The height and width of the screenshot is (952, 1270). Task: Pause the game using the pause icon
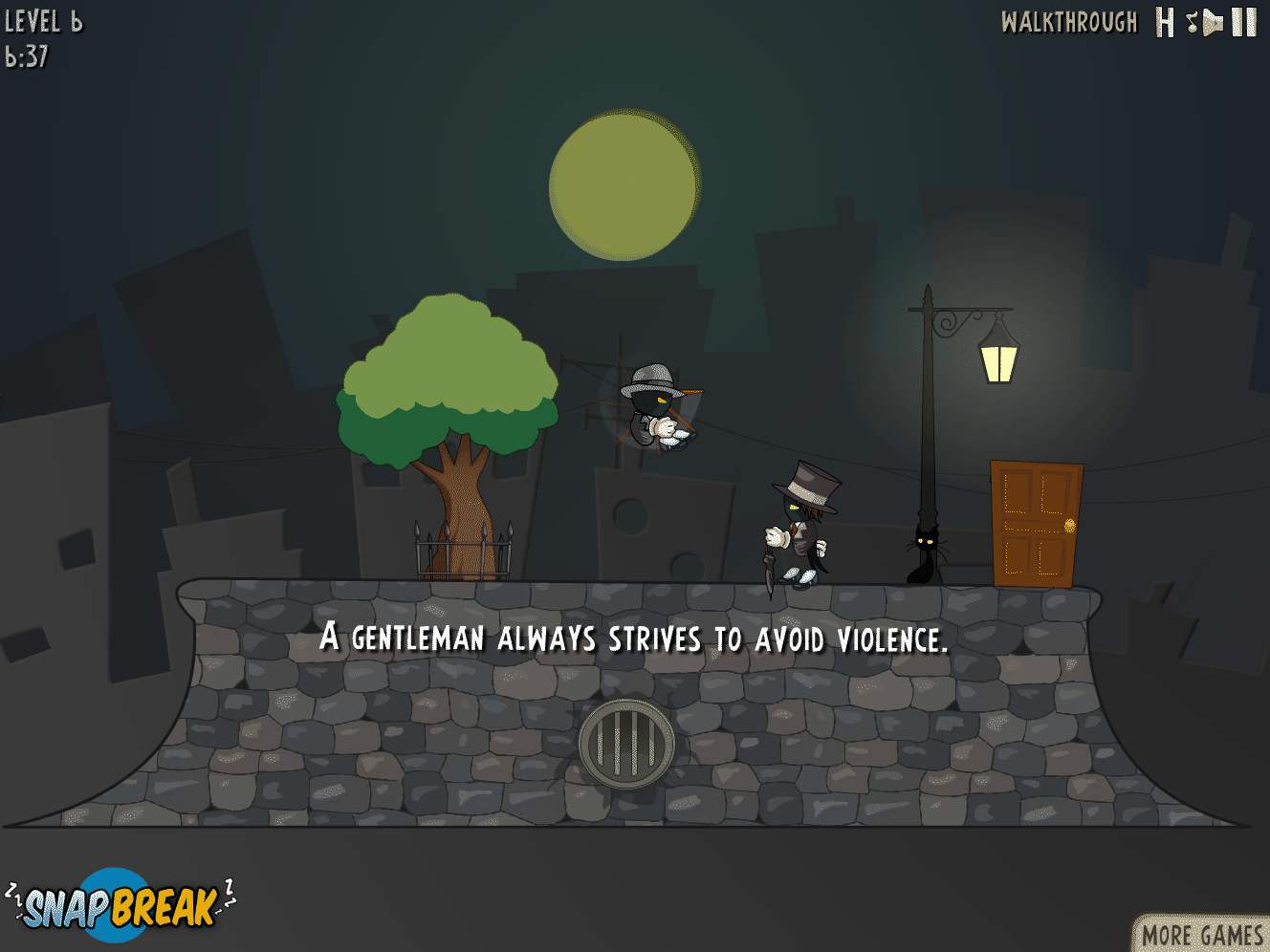click(1241, 22)
